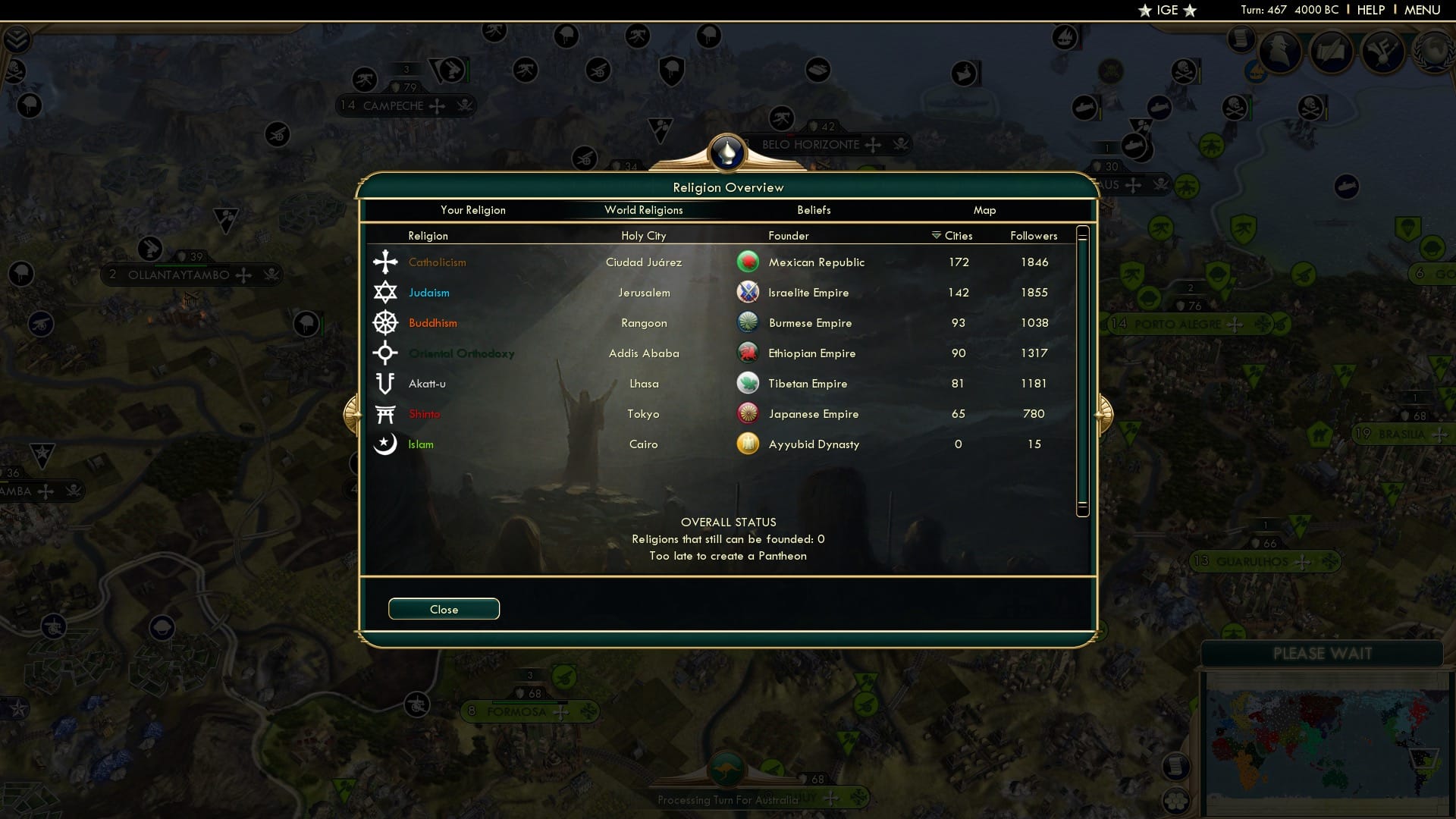Click the HELP link
This screenshot has width=1456, height=819.
[x=1370, y=10]
